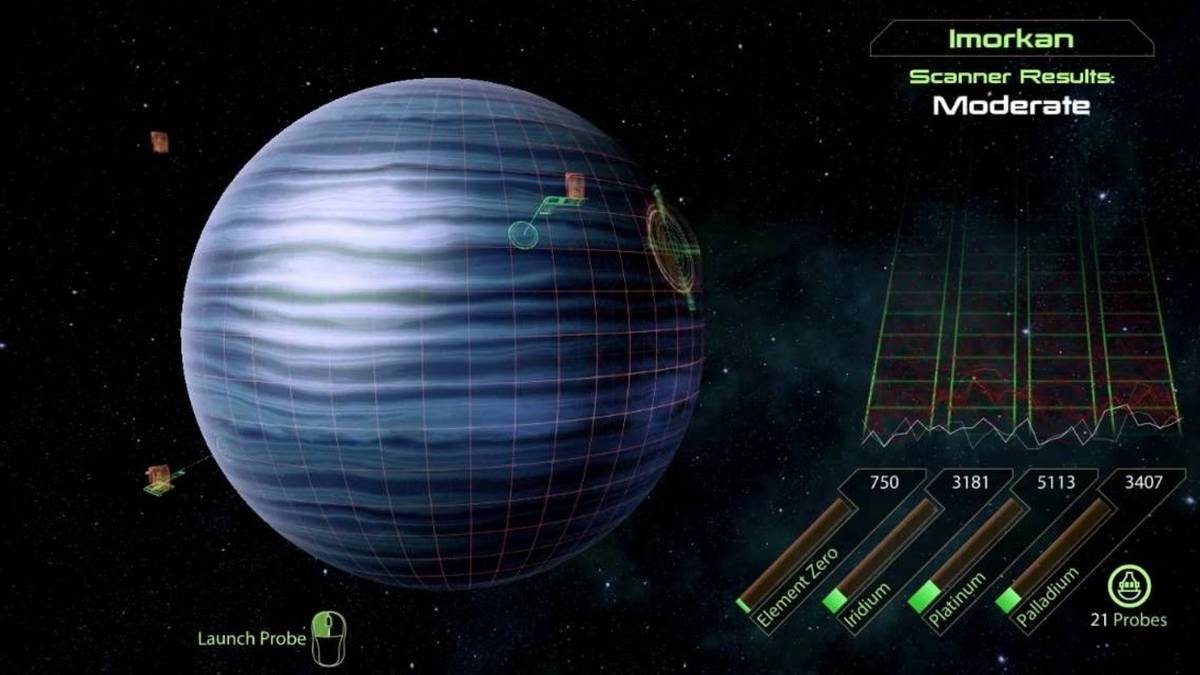This screenshot has width=1200, height=675.
Task: Click the green scanner reticle on the planet
Action: click(x=672, y=239)
